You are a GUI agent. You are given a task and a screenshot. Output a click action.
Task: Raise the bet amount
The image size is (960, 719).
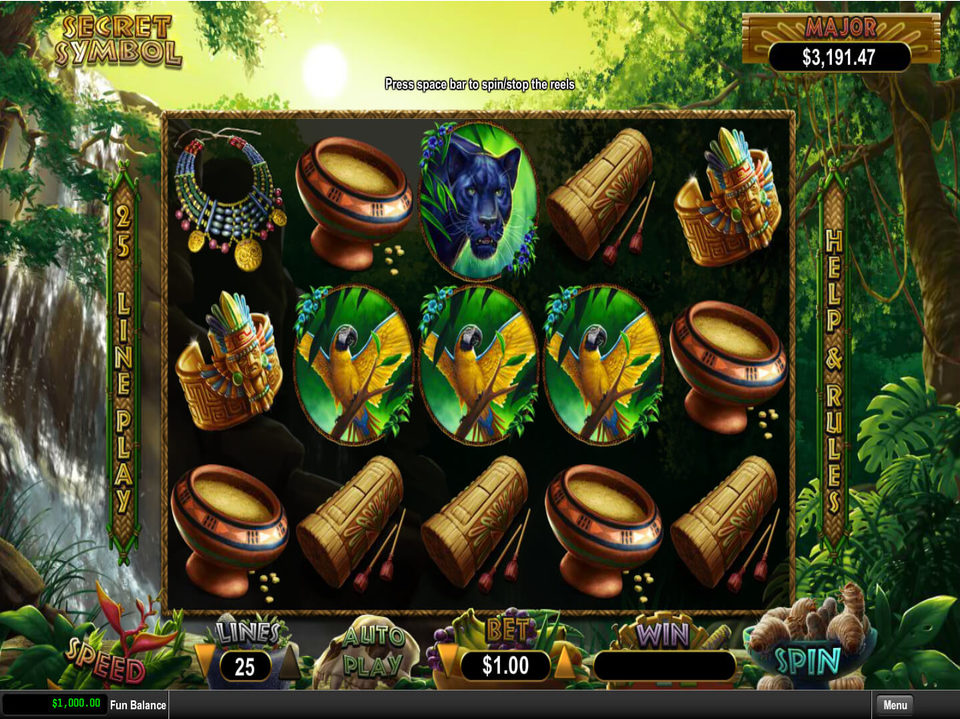coord(564,663)
